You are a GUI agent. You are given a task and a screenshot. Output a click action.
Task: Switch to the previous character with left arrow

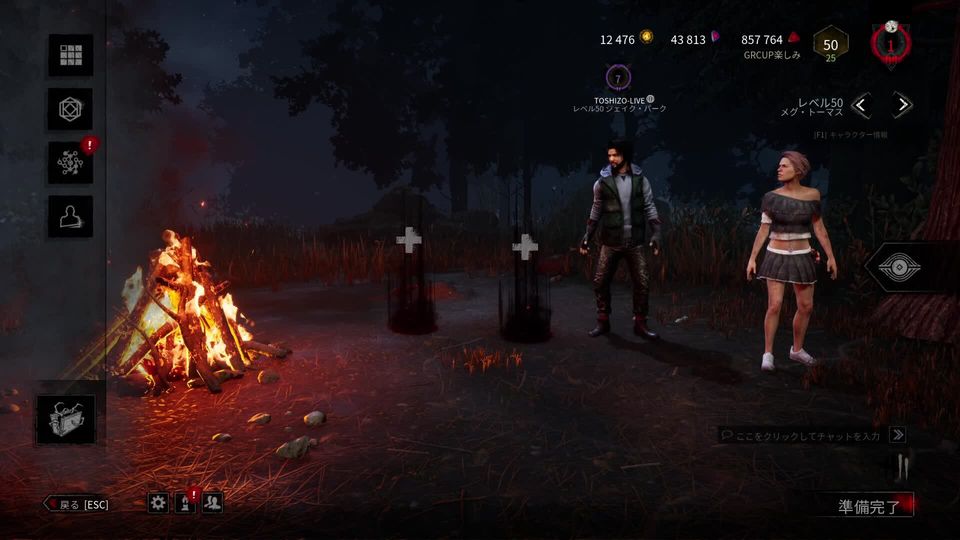pos(862,105)
